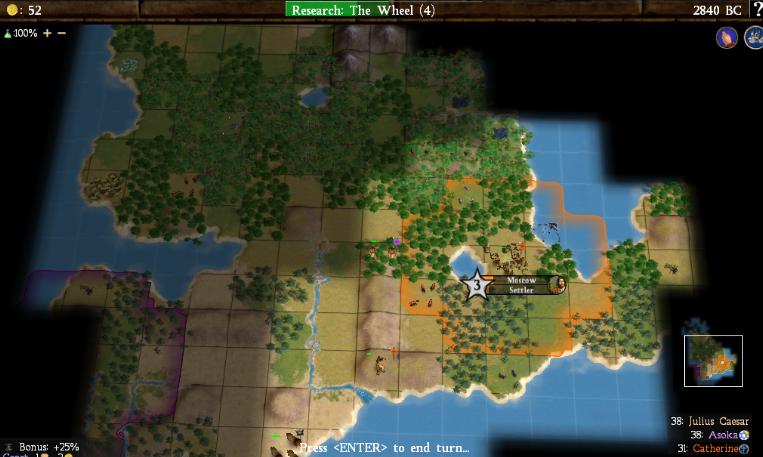Click the minimap in the corner

(x=713, y=360)
